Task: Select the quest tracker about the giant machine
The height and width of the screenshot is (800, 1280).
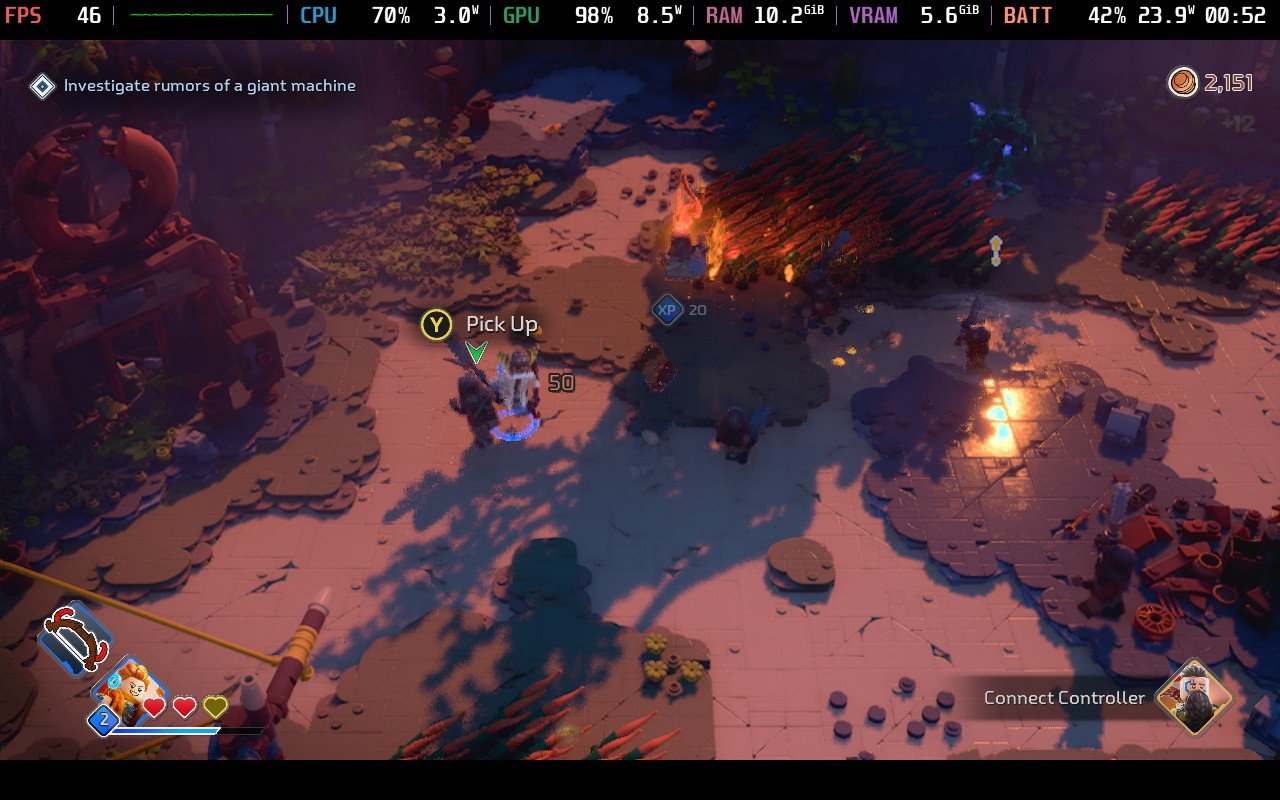Action: pyautogui.click(x=209, y=86)
